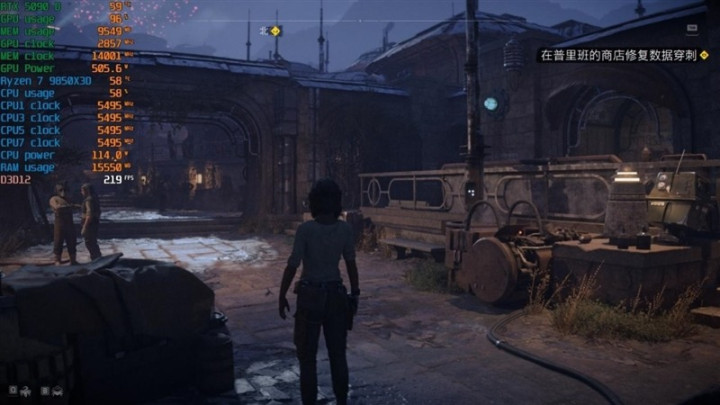
Task: Click the yellow diamond compass objective marker
Action: click(275, 31)
